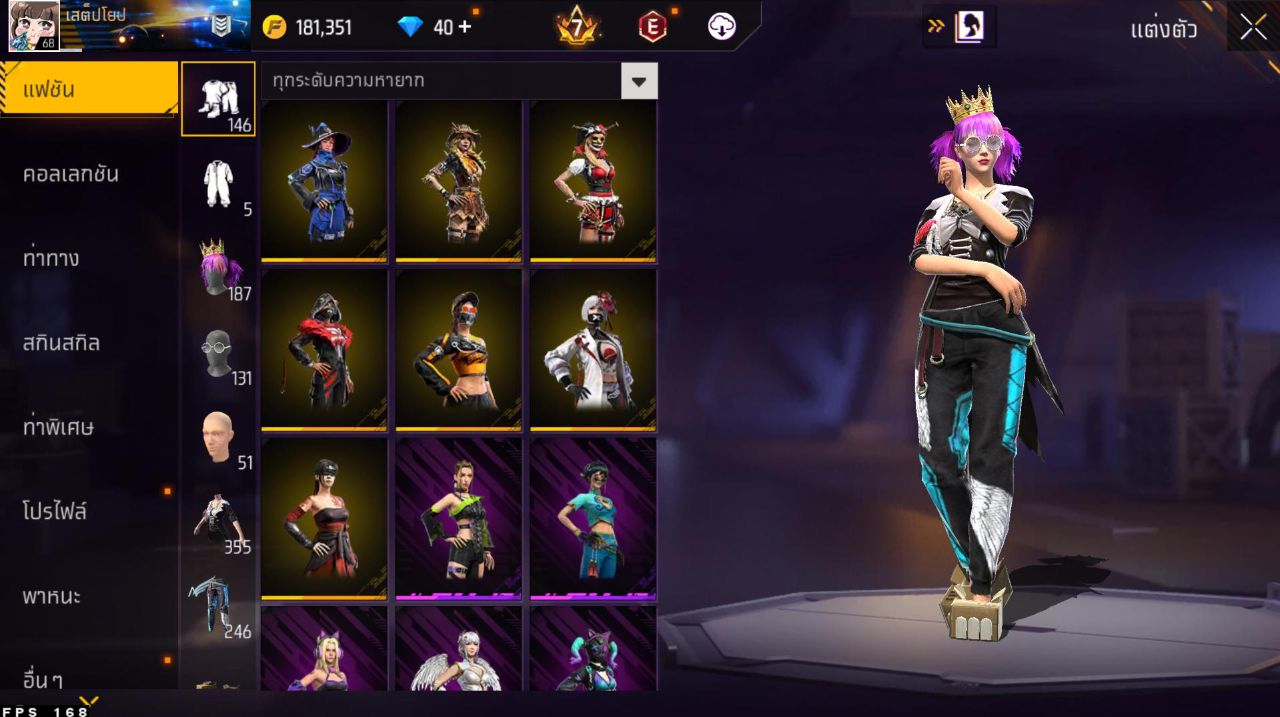Select the white coat masked outfit

point(593,350)
